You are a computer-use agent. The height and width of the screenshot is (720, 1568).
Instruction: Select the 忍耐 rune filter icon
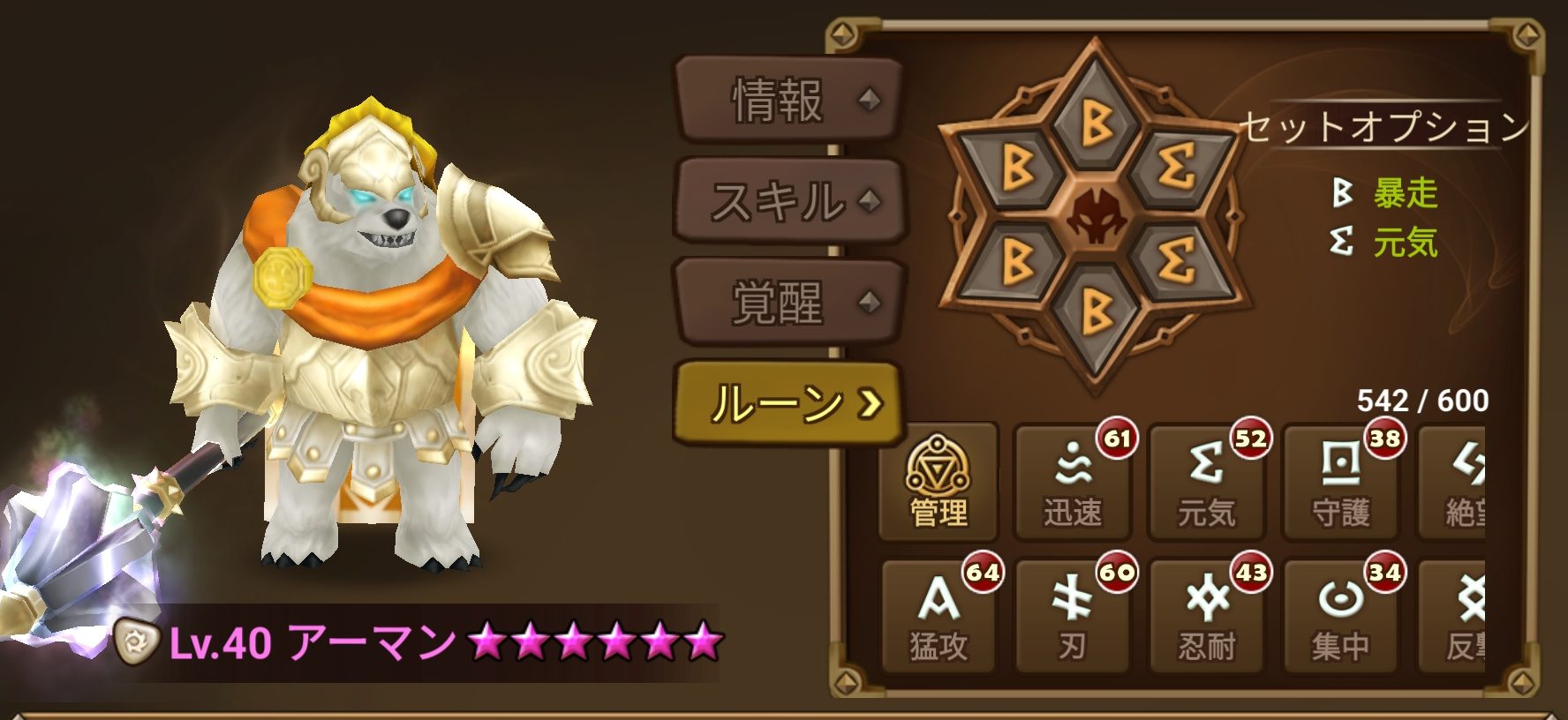1205,613
